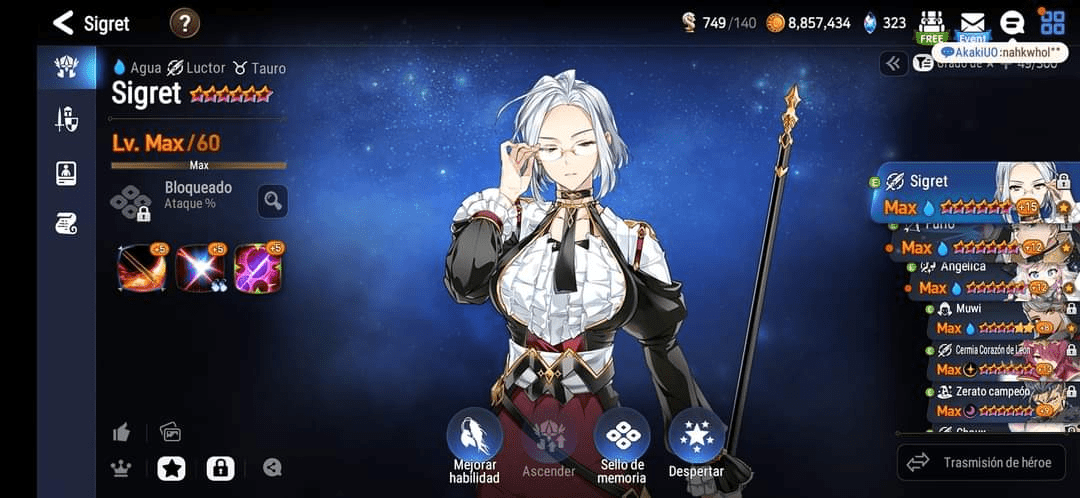
Task: Select the flaming arrow skill icon
Action: click(x=141, y=268)
